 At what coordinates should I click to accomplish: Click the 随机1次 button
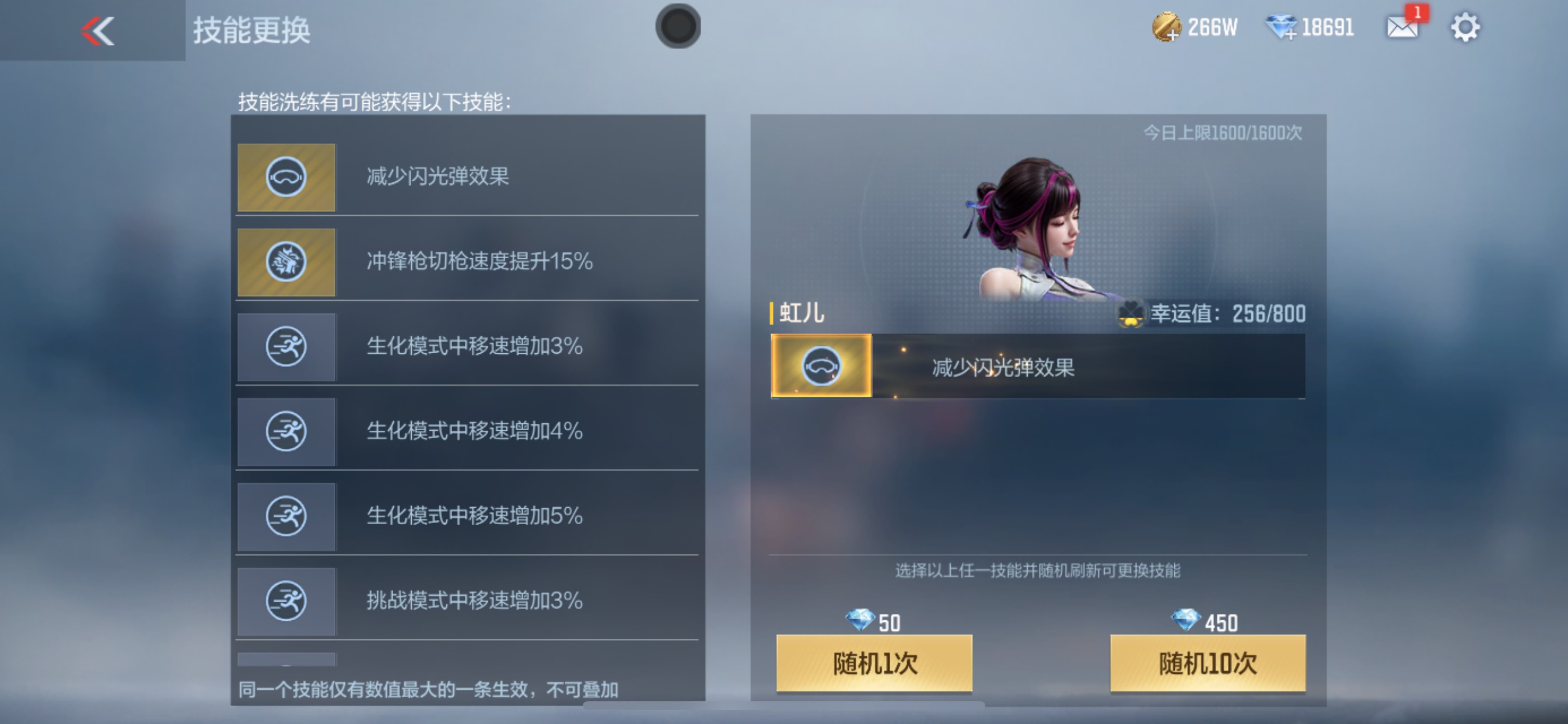coord(873,665)
